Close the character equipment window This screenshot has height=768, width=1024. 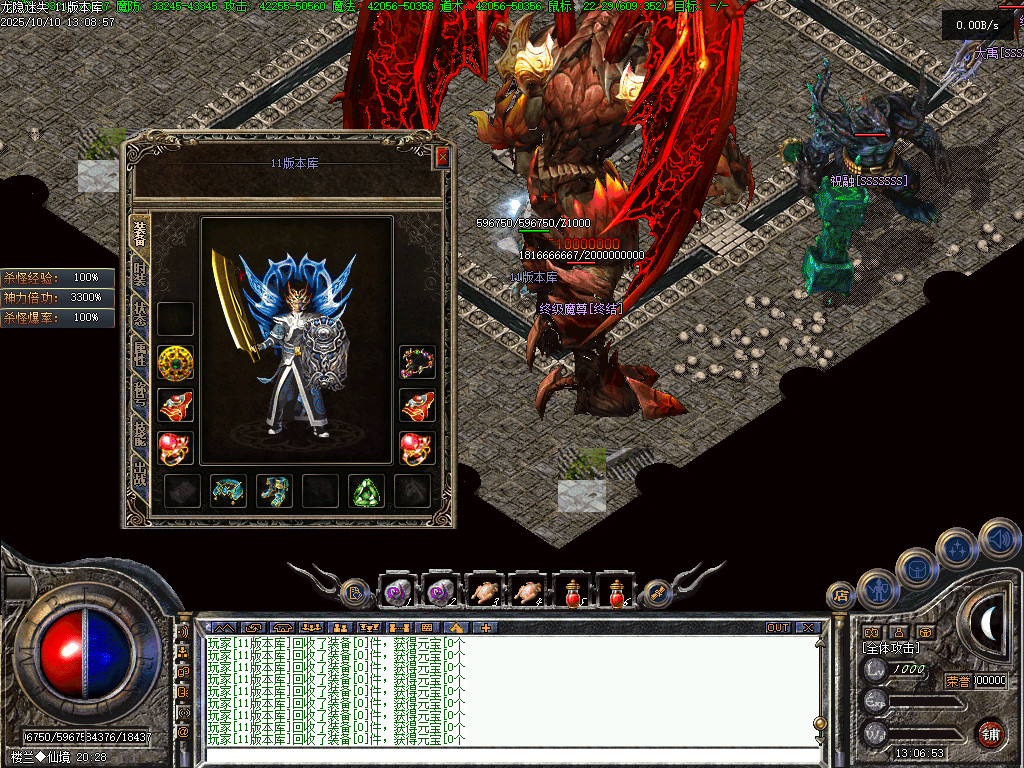[442, 158]
